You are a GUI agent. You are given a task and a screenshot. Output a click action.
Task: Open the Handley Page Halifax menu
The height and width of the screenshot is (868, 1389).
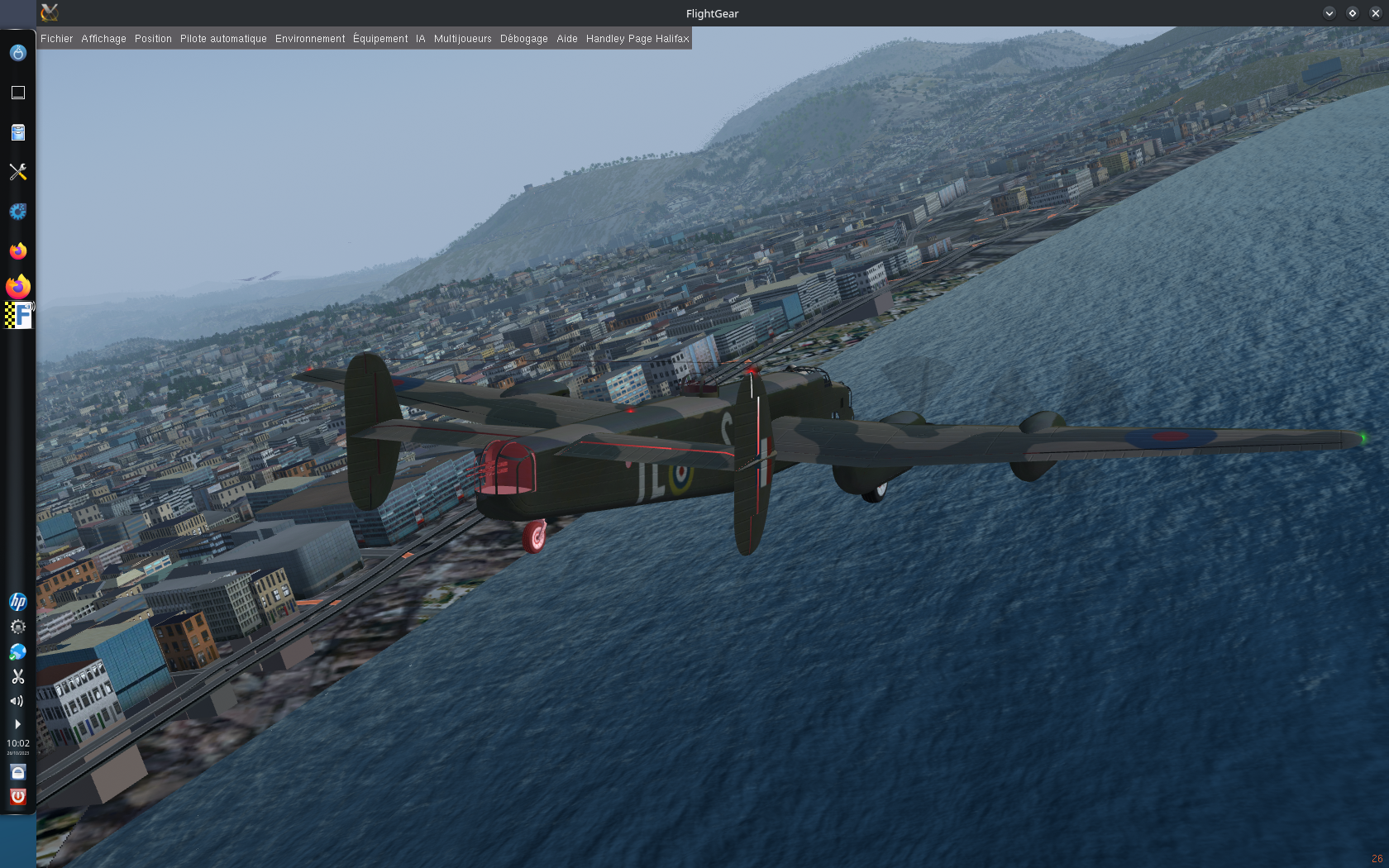coord(637,39)
